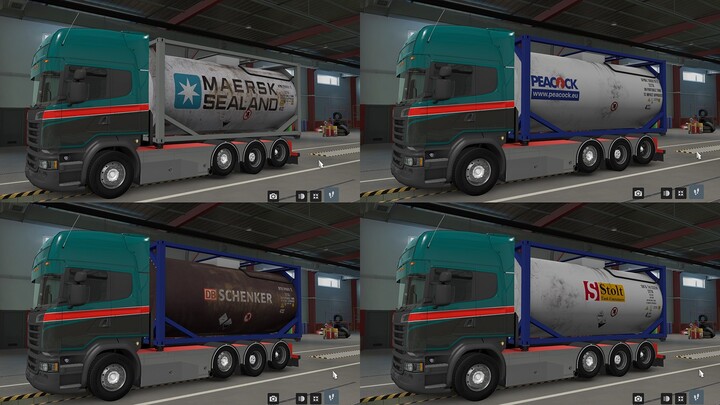Image resolution: width=720 pixels, height=405 pixels.
Task: Click the highlighted blue icon in the Schenker view
Action: click(x=333, y=397)
